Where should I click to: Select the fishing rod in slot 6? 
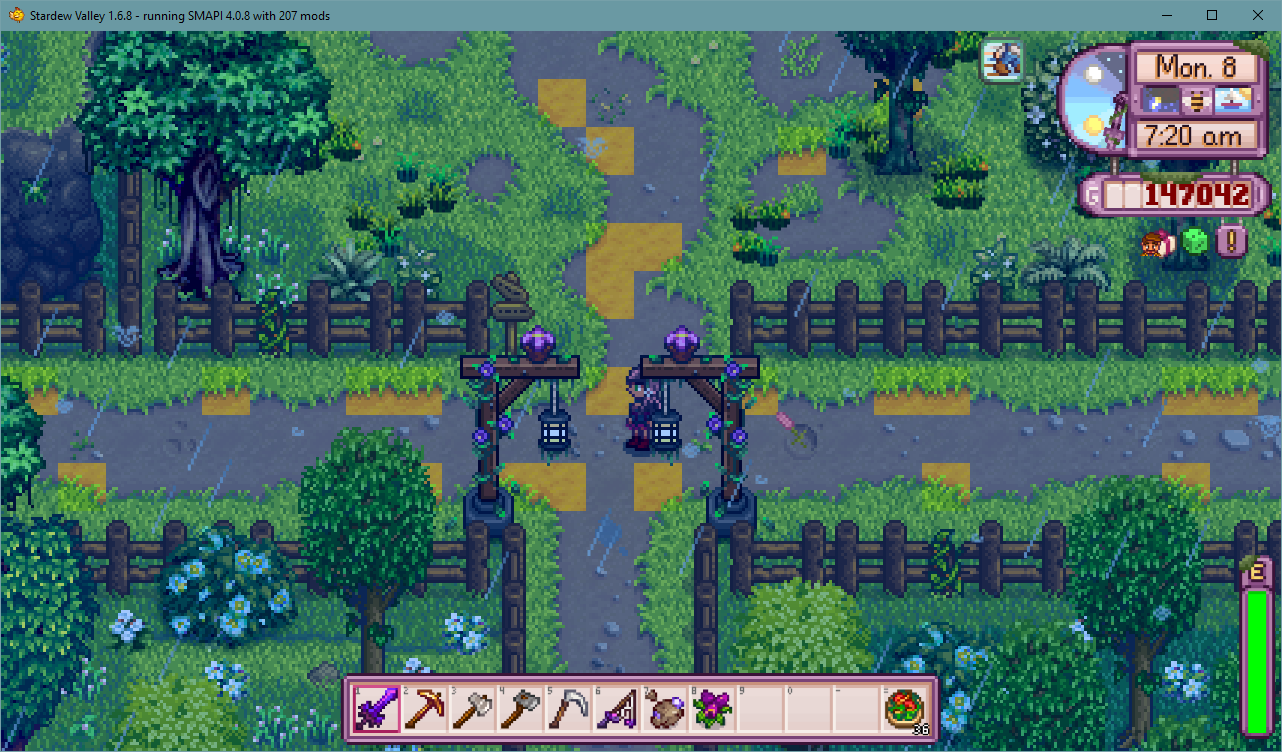(615, 708)
